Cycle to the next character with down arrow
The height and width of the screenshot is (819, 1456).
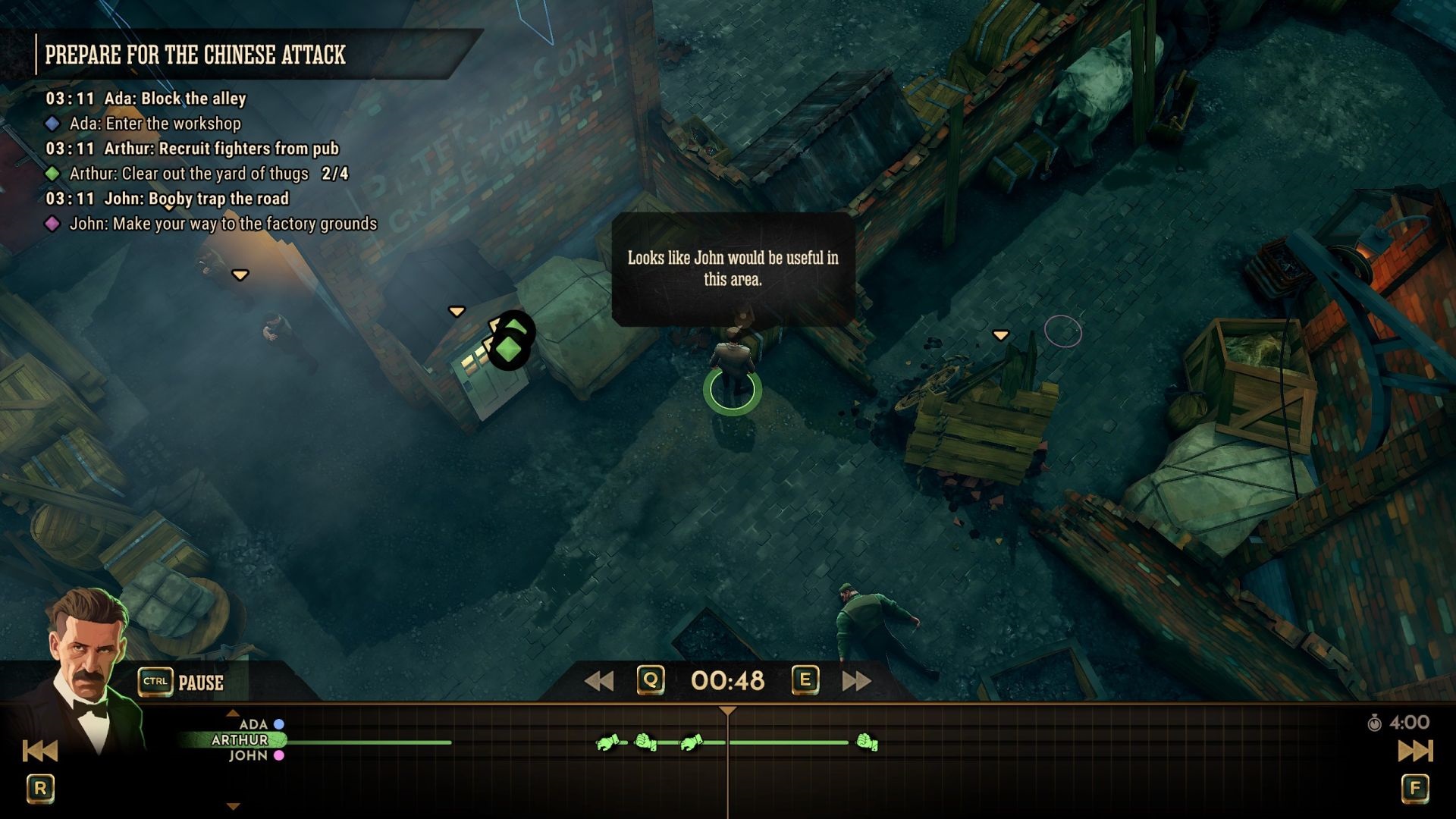(234, 807)
